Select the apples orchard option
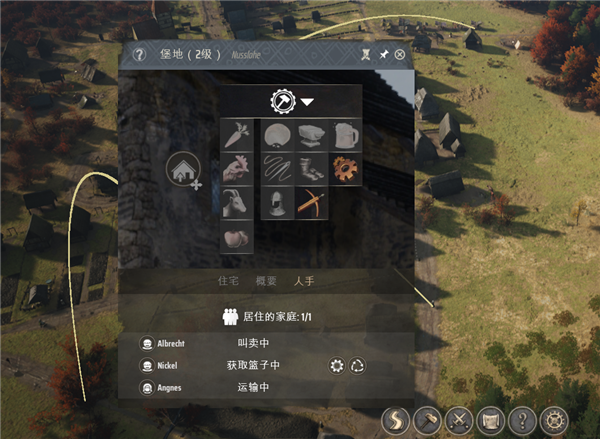This screenshot has height=439, width=600. point(237,237)
